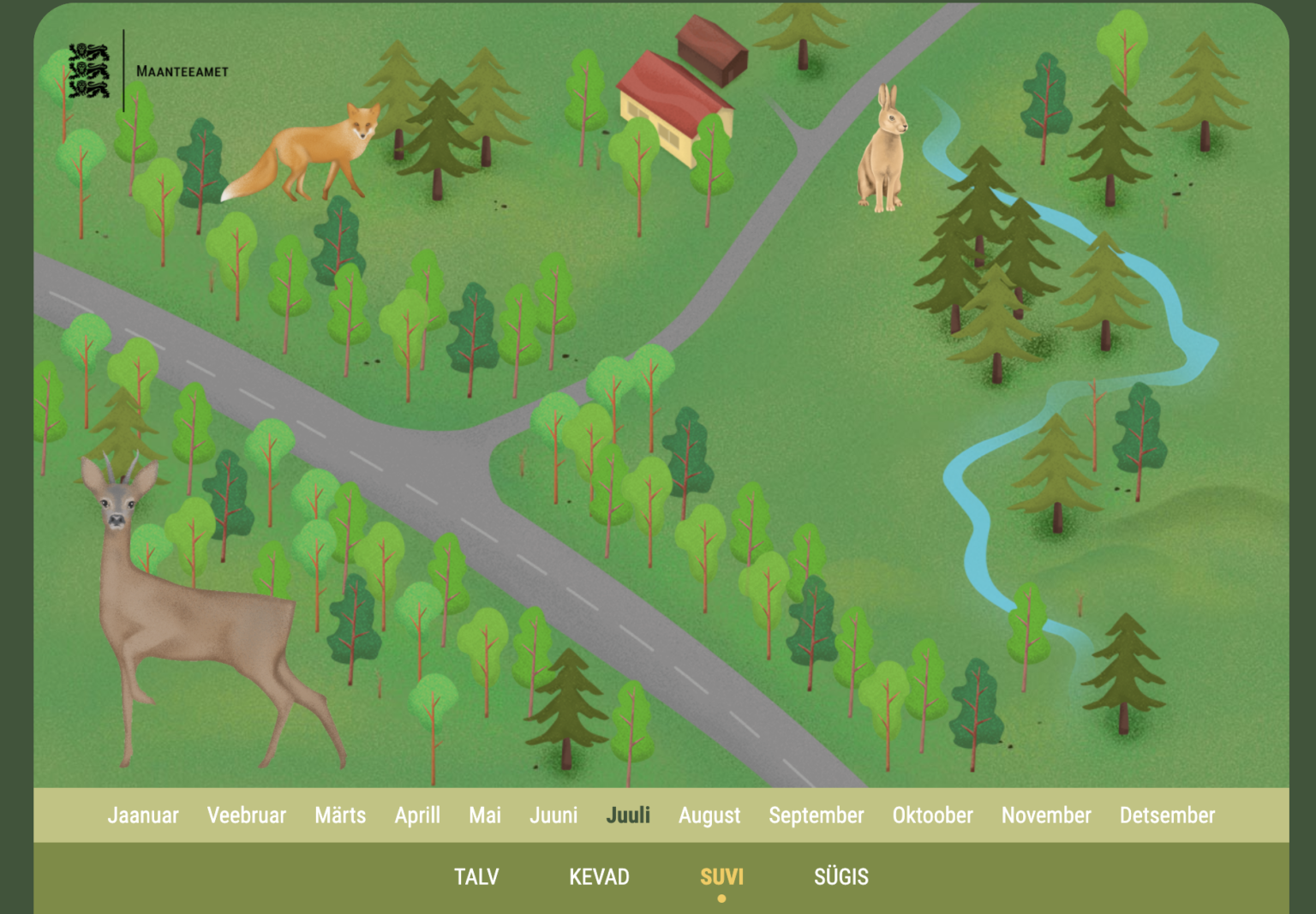Switch to Veebruar on the month bar
1316x914 pixels.
247,815
